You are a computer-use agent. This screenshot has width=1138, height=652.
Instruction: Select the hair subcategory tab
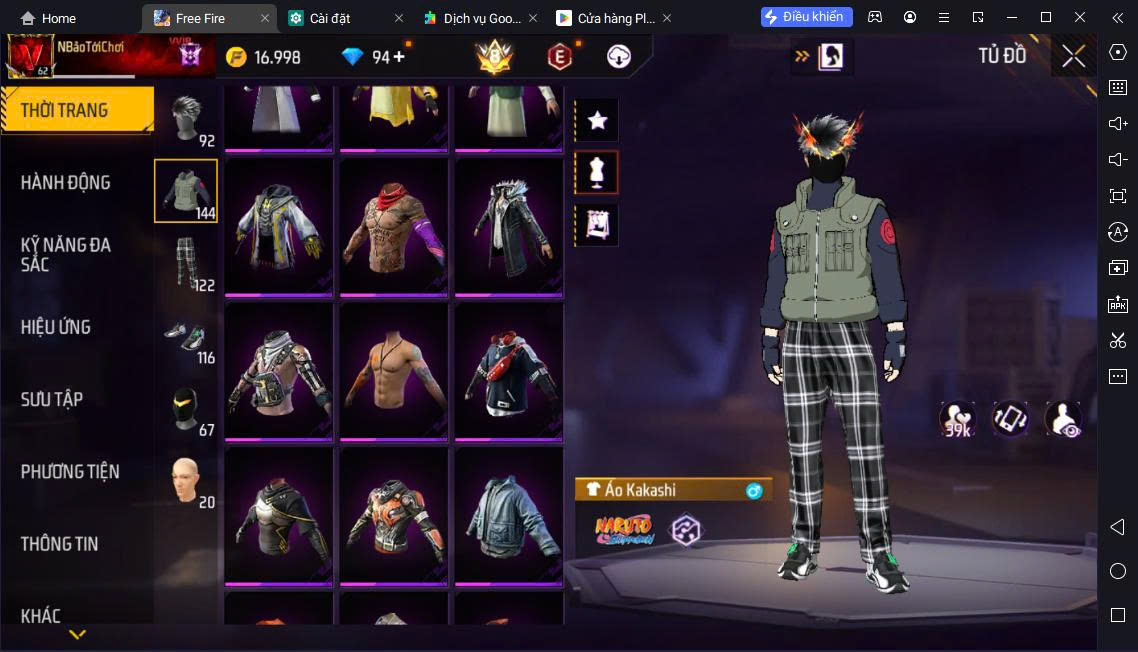(x=185, y=119)
